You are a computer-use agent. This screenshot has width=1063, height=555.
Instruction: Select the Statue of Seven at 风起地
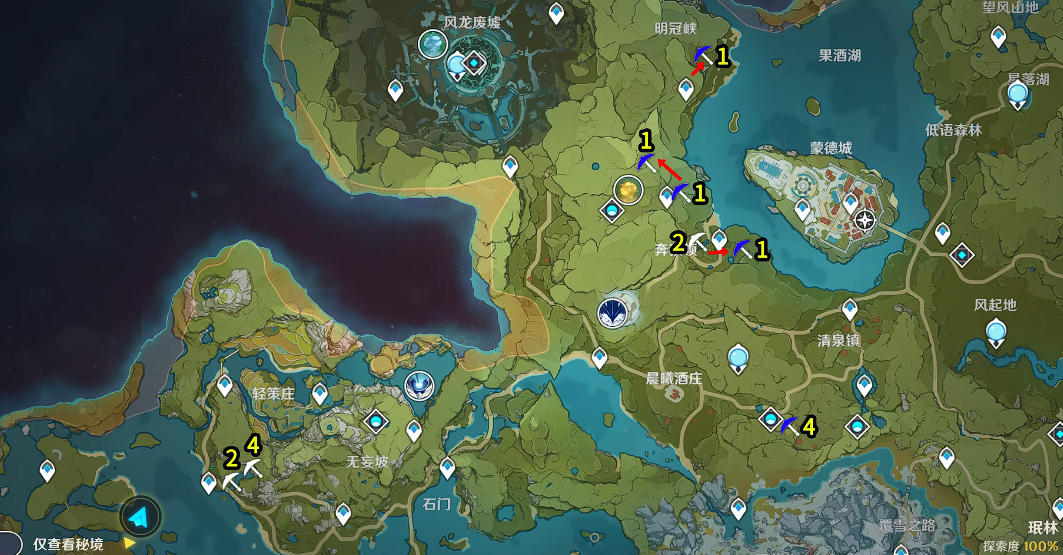pos(996,333)
